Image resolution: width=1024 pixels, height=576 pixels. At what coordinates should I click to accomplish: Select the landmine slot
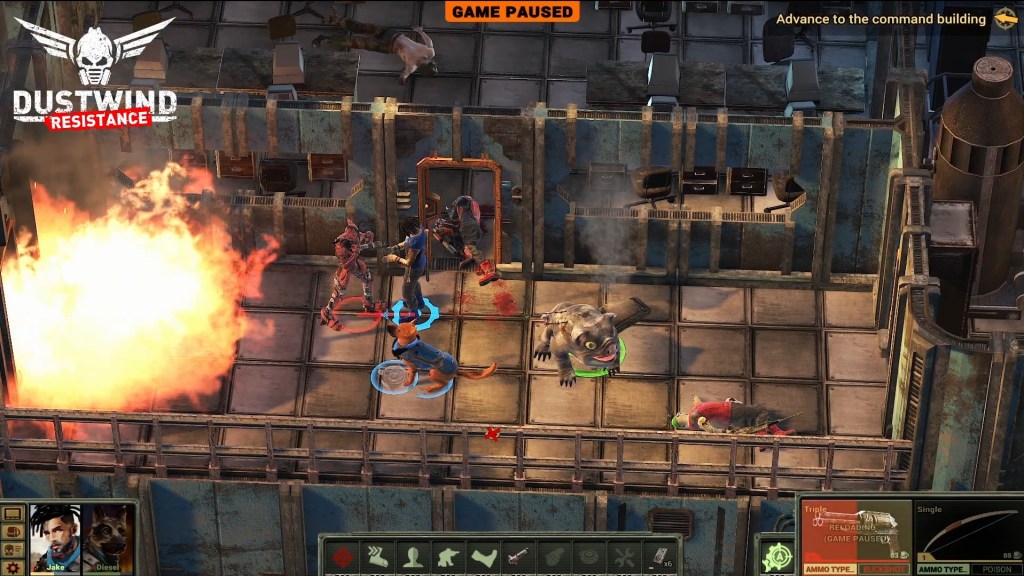(588, 558)
